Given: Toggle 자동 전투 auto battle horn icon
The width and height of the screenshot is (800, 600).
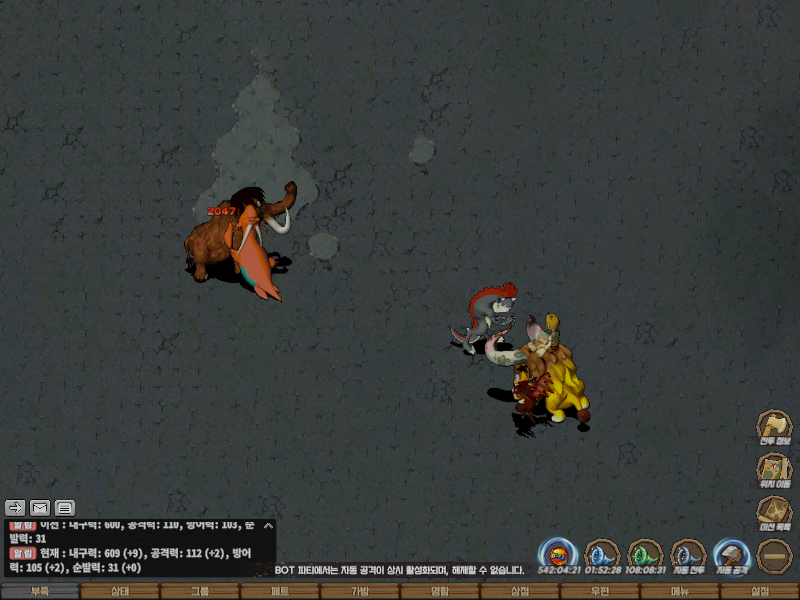Looking at the screenshot, I should point(689,554).
